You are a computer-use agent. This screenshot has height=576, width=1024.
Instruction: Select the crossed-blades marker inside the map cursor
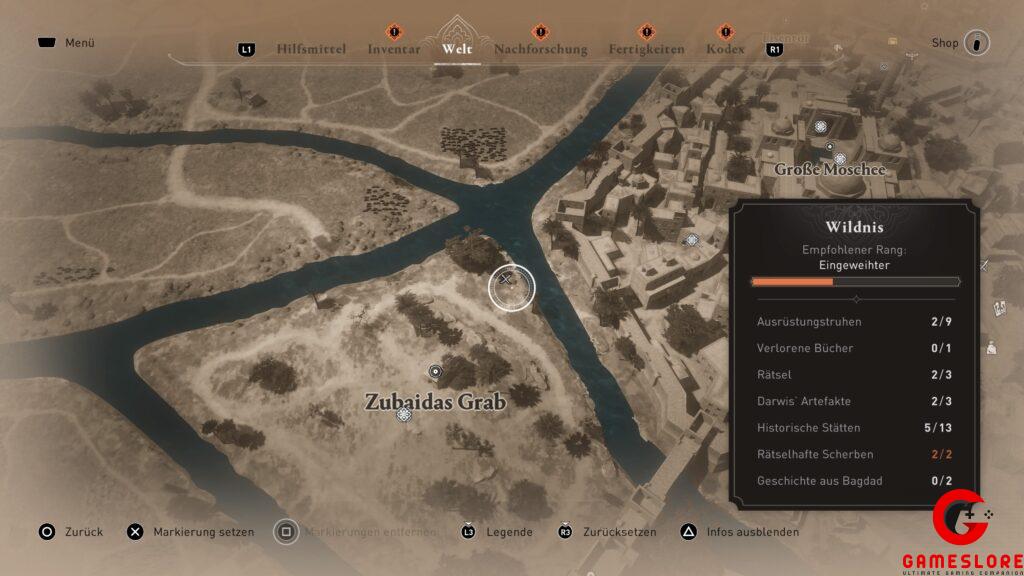point(510,286)
